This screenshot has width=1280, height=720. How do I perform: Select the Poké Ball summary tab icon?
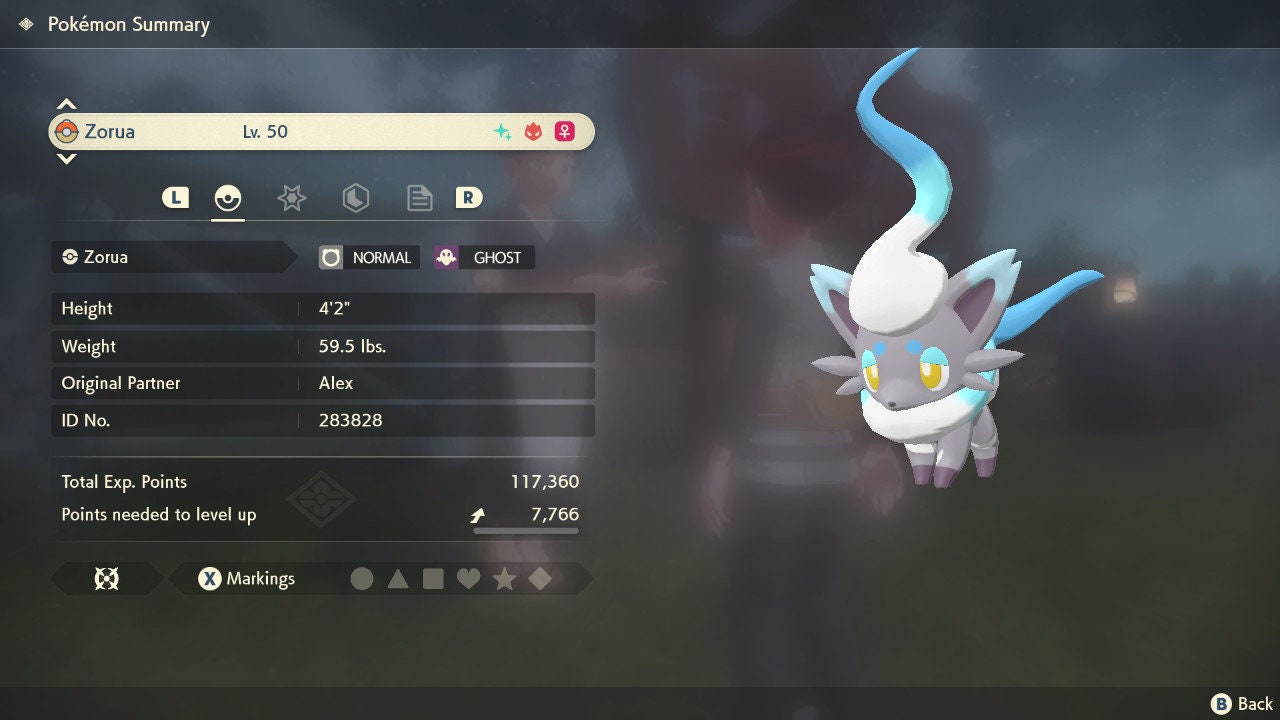click(228, 198)
